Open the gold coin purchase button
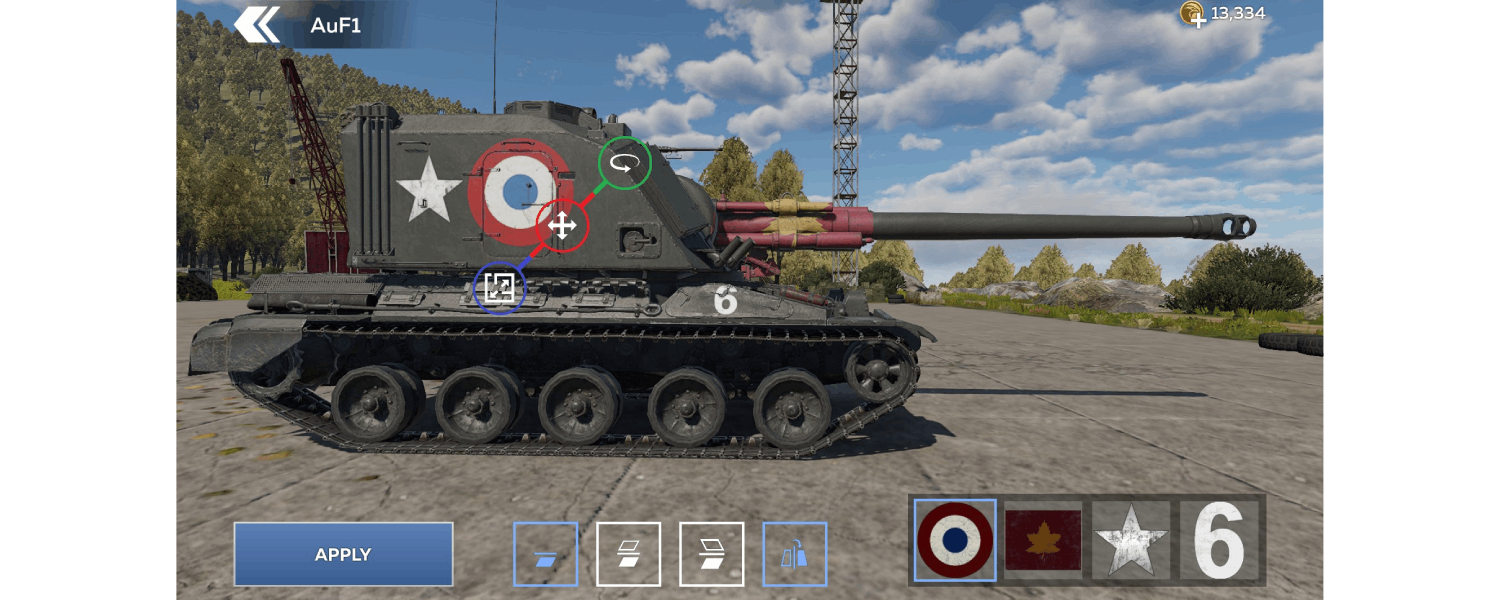 click(1192, 14)
